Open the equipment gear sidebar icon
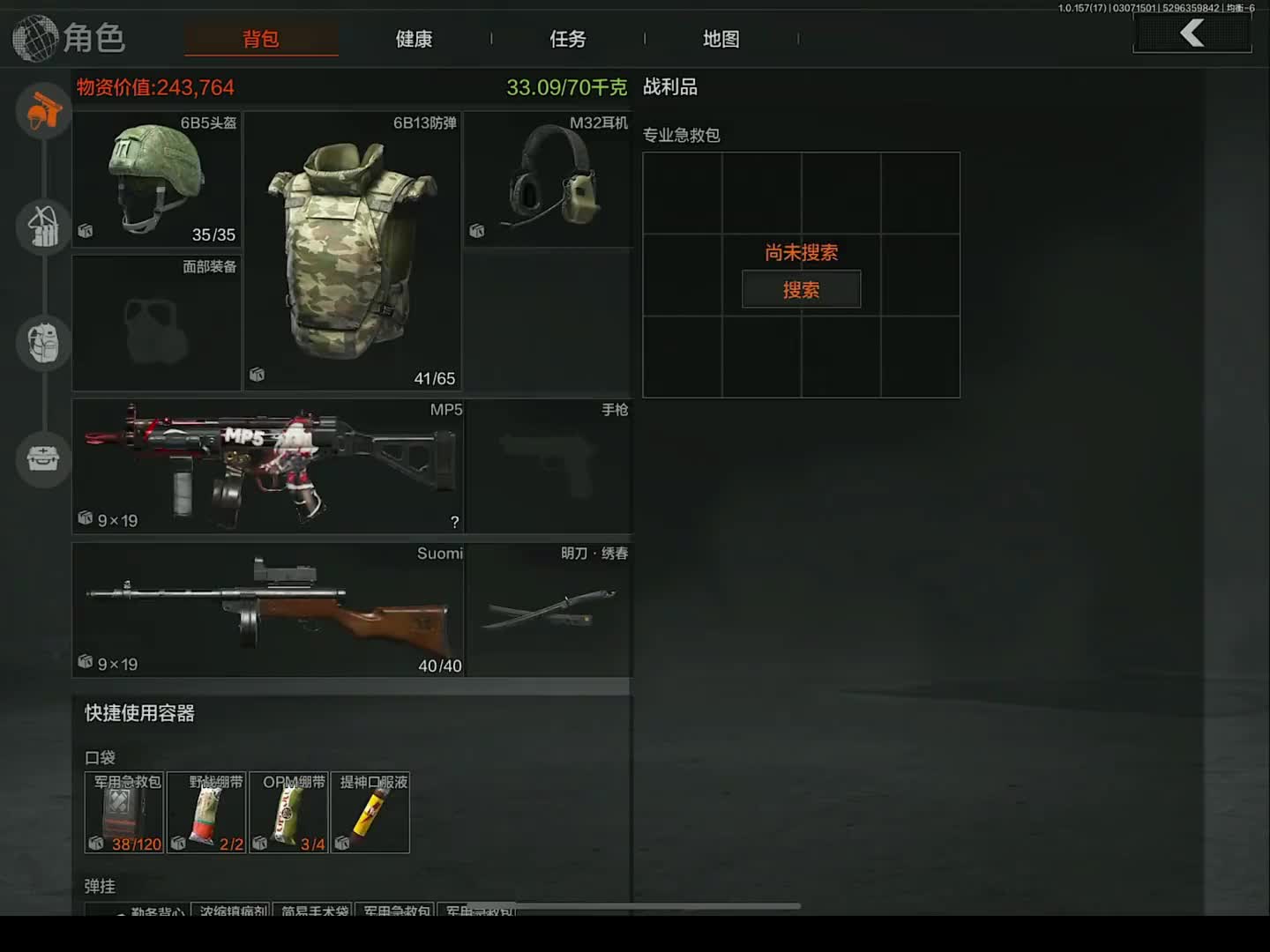This screenshot has width=1270, height=952. tap(43, 111)
